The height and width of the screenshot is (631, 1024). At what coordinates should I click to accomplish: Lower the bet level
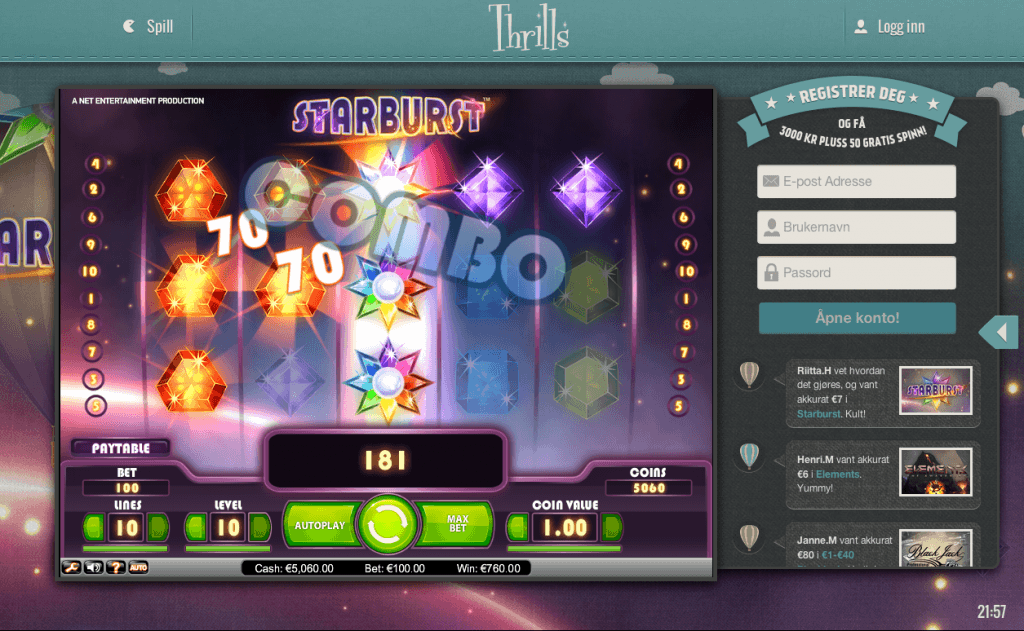197,527
